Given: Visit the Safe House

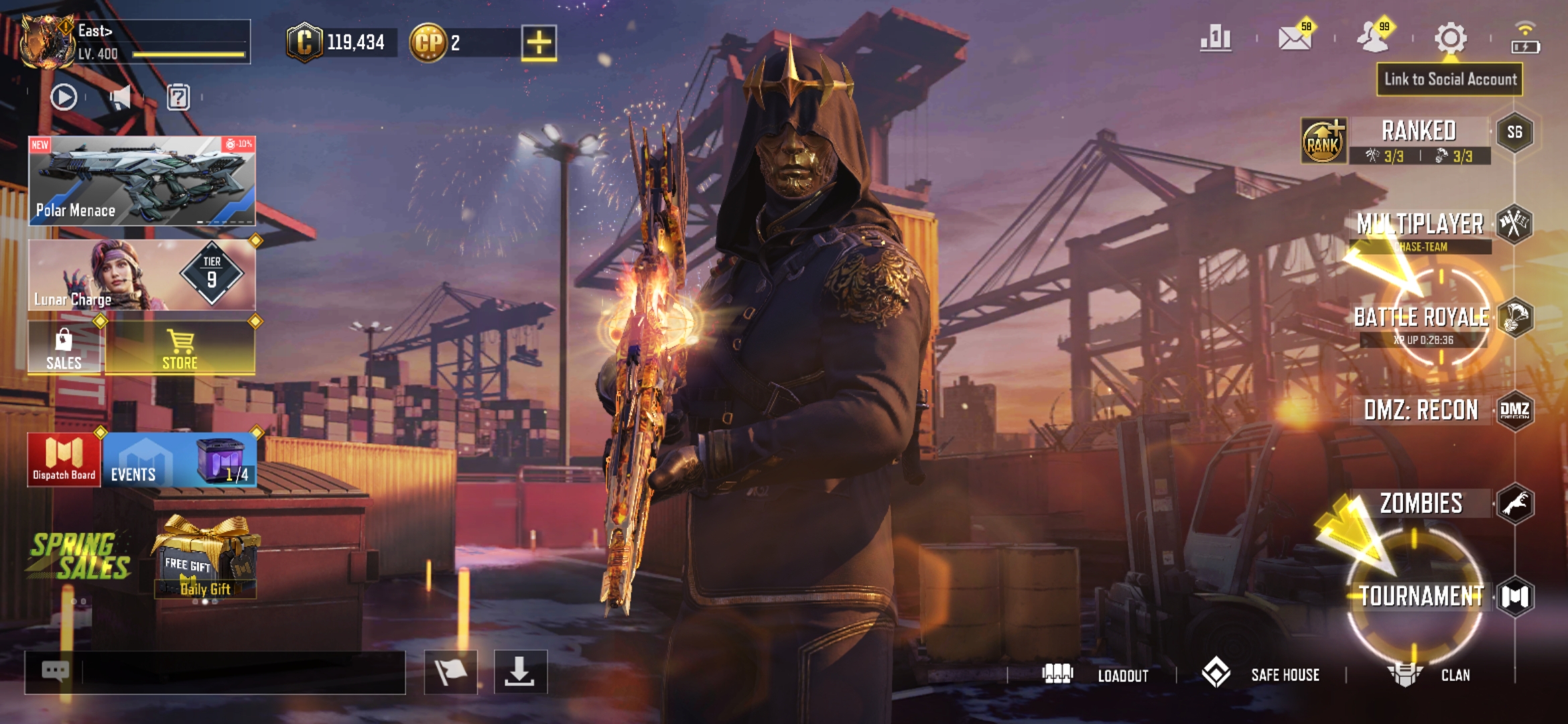Looking at the screenshot, I should click(1261, 674).
